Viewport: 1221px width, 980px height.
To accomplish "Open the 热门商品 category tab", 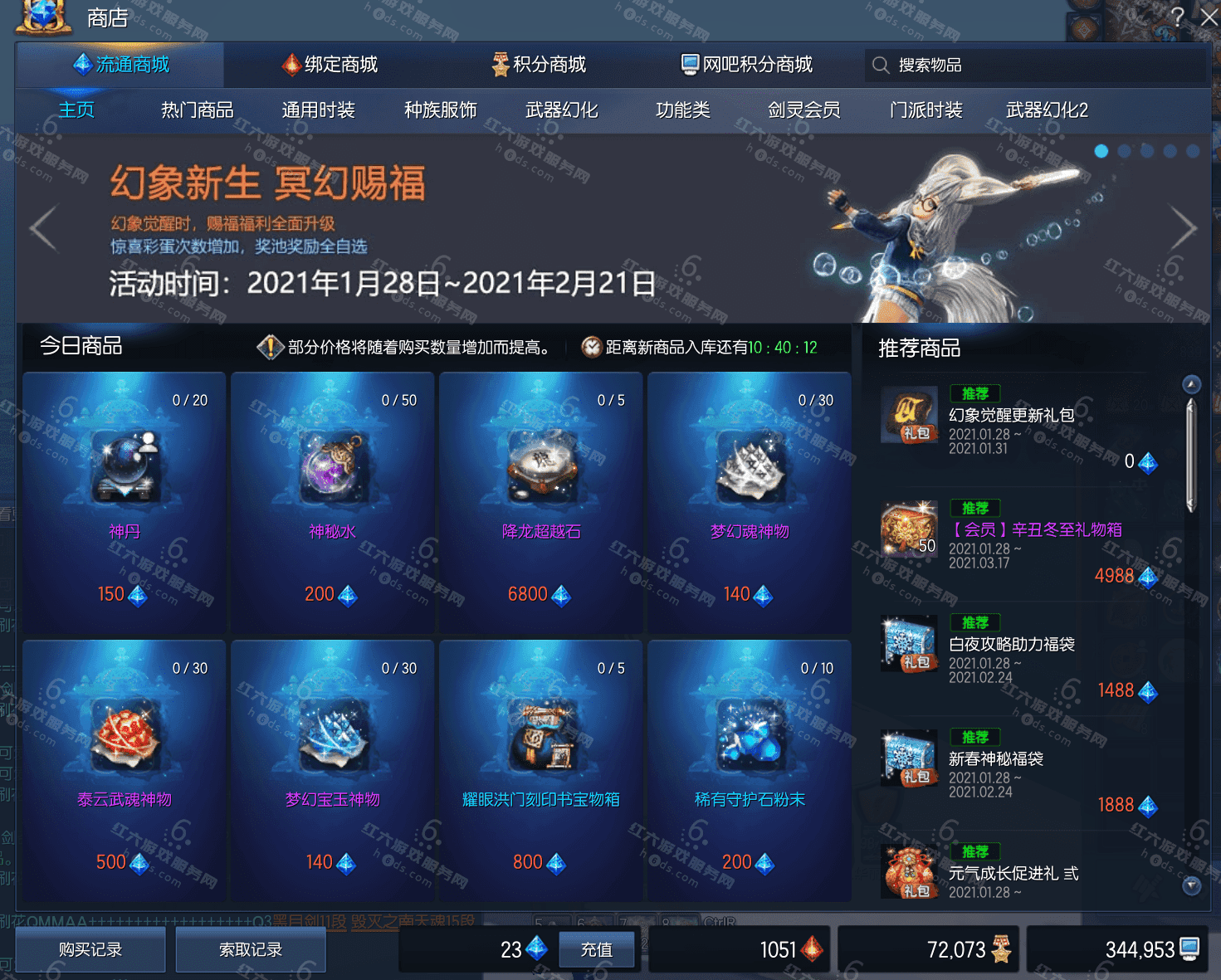I will [x=197, y=110].
